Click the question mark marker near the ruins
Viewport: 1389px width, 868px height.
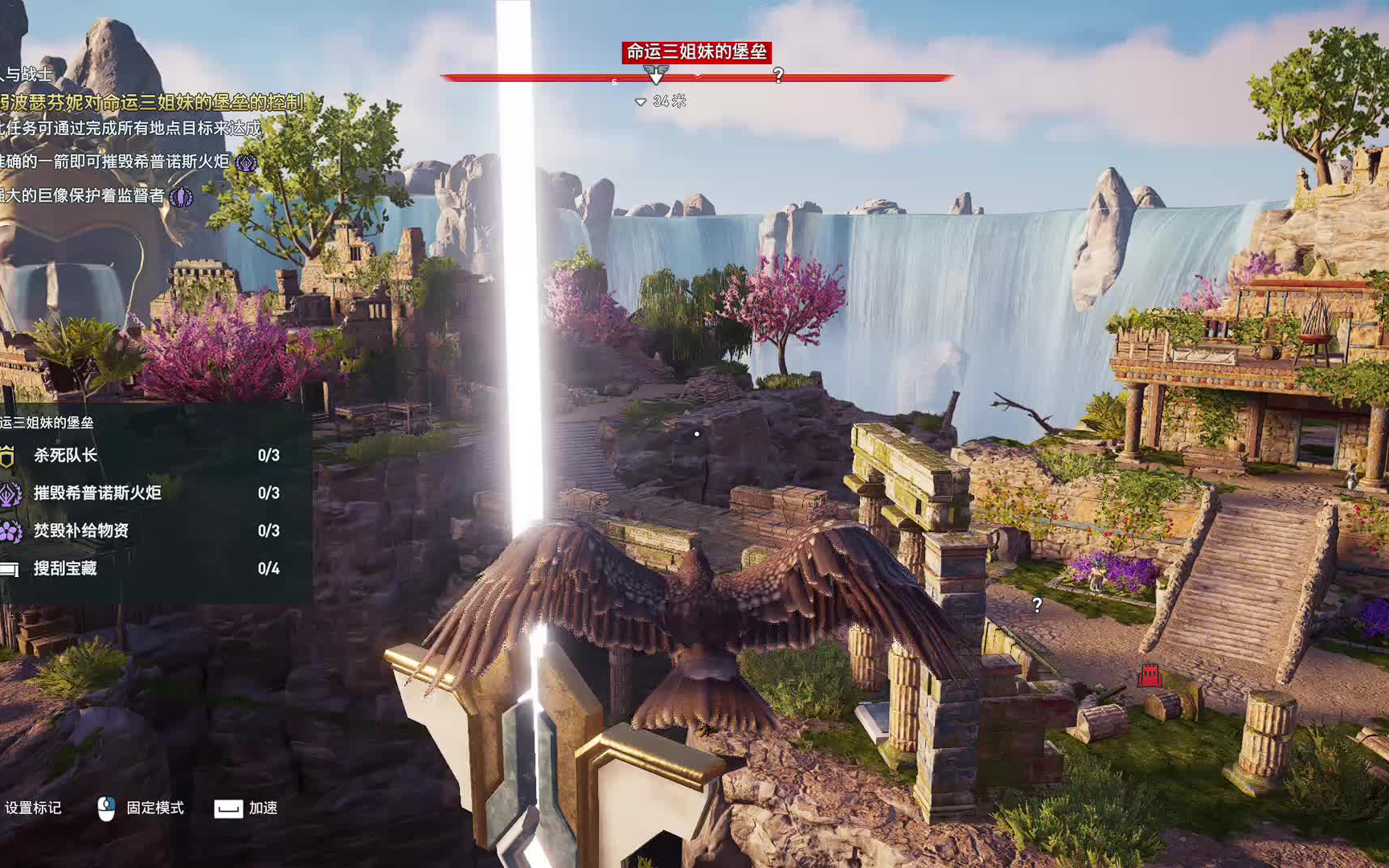(1037, 605)
